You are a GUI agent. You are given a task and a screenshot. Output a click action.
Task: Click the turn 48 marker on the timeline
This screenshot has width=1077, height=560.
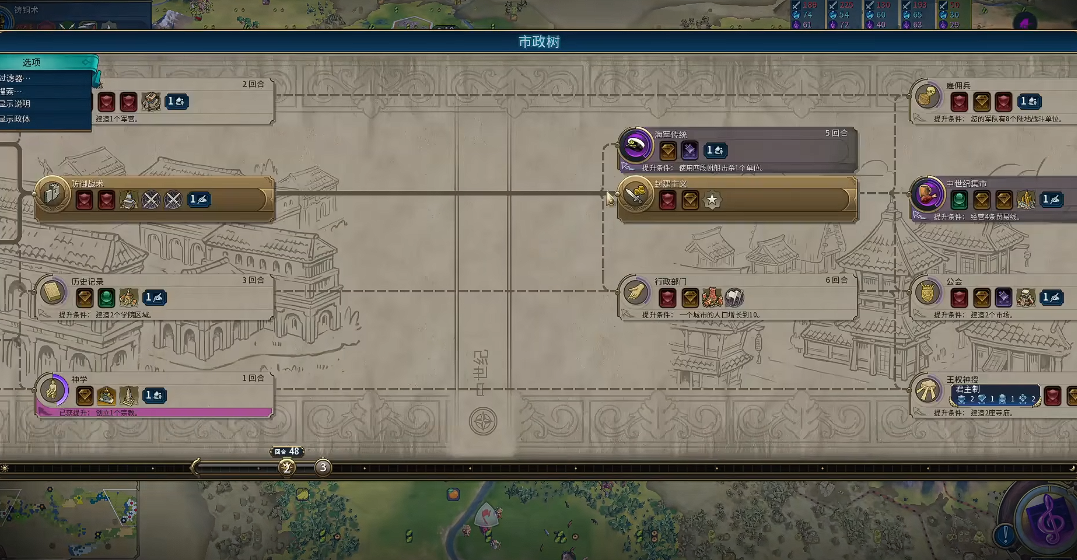point(288,466)
